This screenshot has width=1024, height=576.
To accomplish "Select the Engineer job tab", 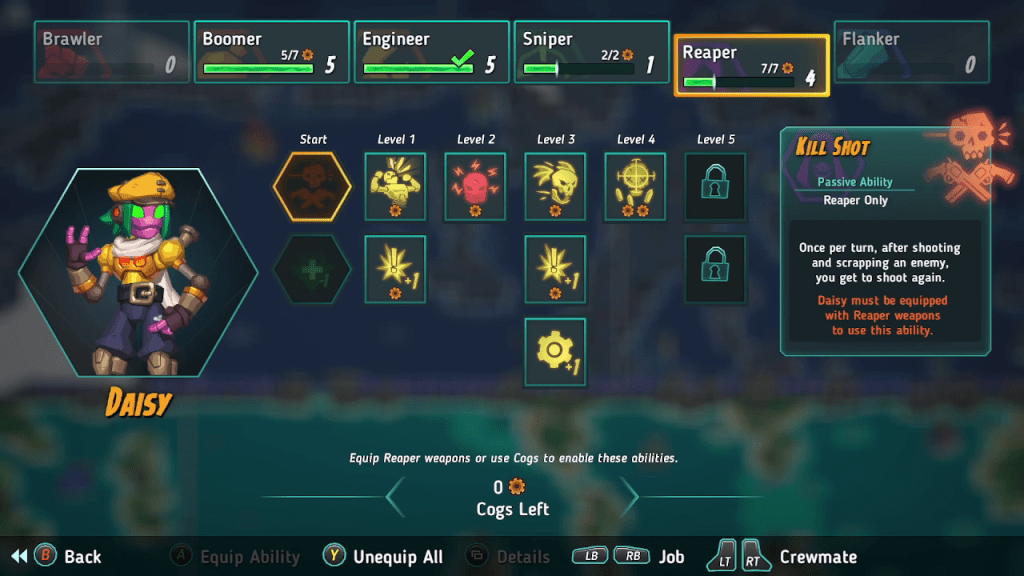I will coord(431,52).
